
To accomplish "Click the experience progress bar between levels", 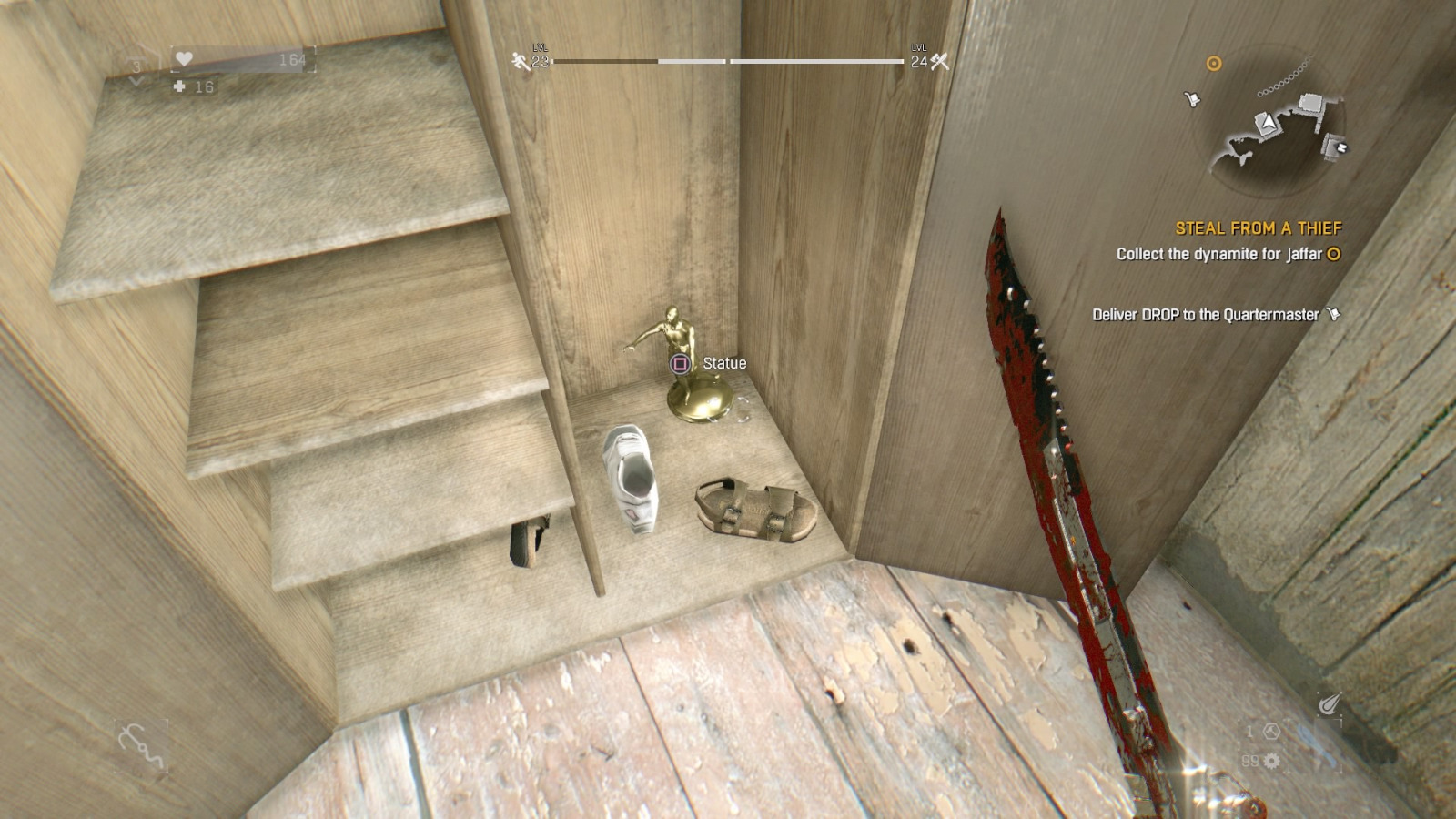I will click(x=726, y=63).
